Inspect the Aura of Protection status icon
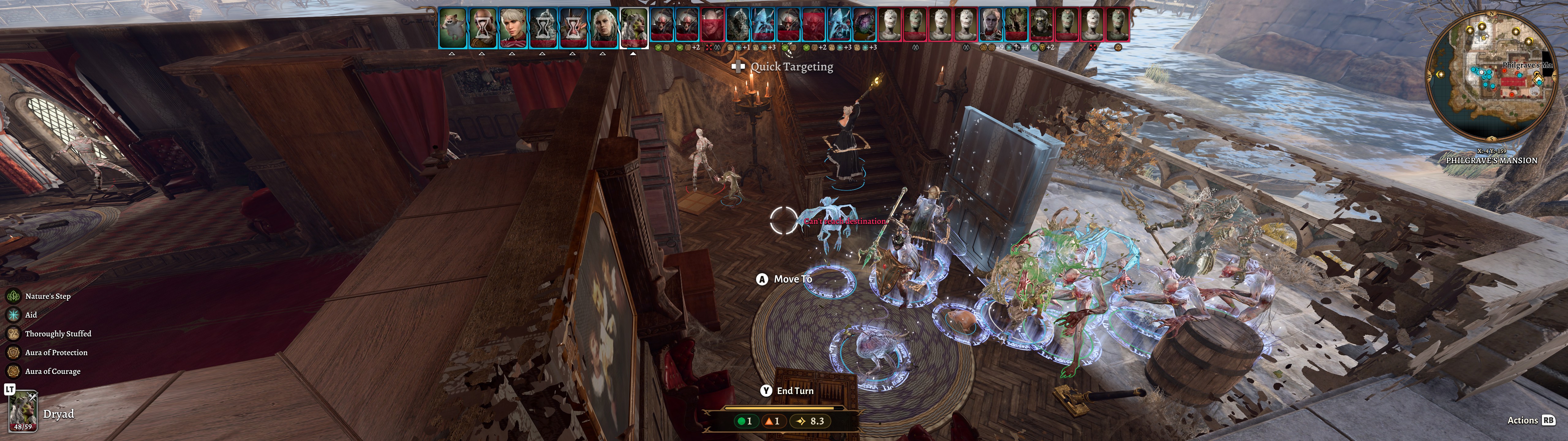This screenshot has width=1568, height=441. [x=13, y=353]
